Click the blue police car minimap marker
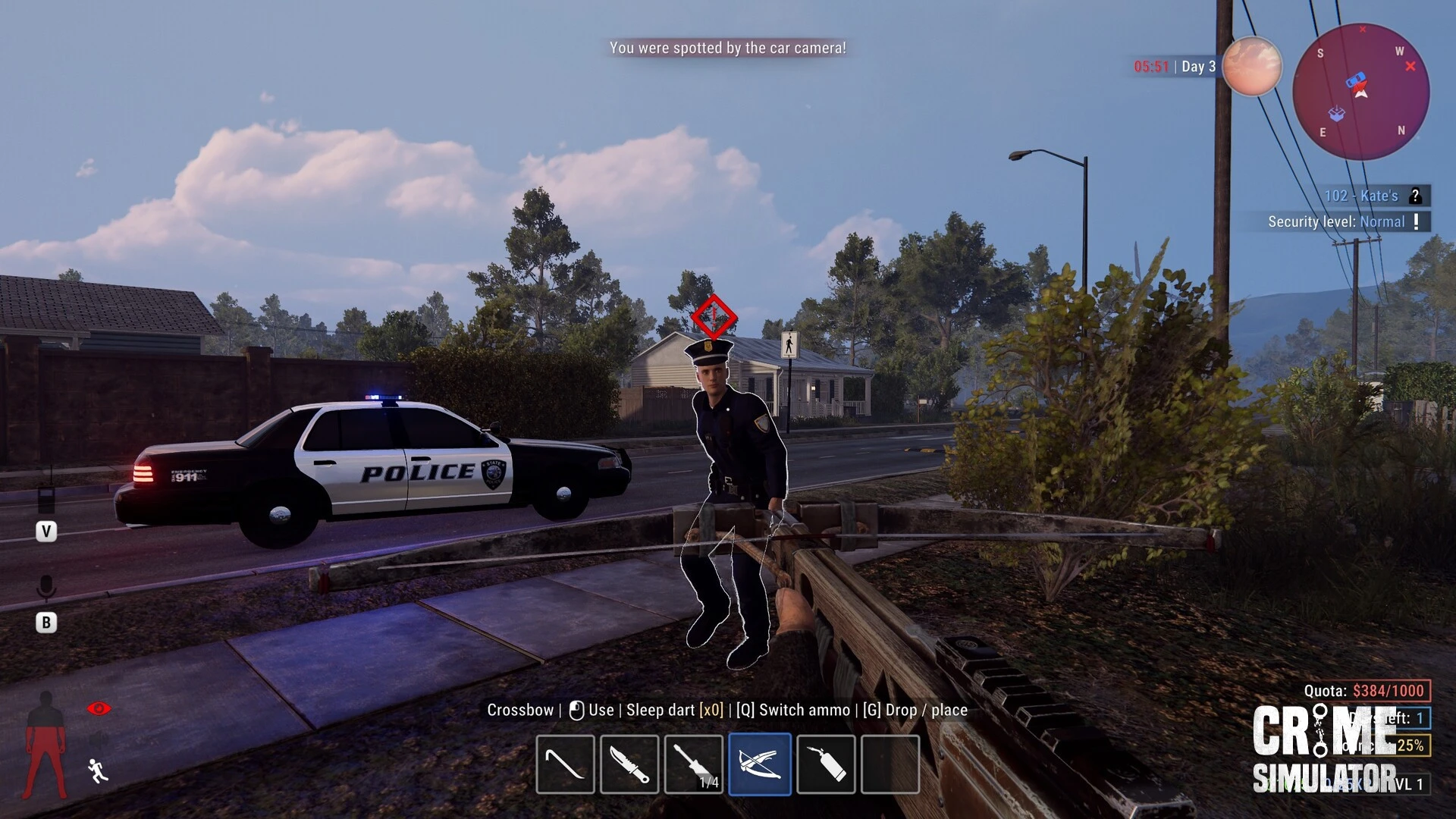The width and height of the screenshot is (1456, 819). click(x=1355, y=80)
